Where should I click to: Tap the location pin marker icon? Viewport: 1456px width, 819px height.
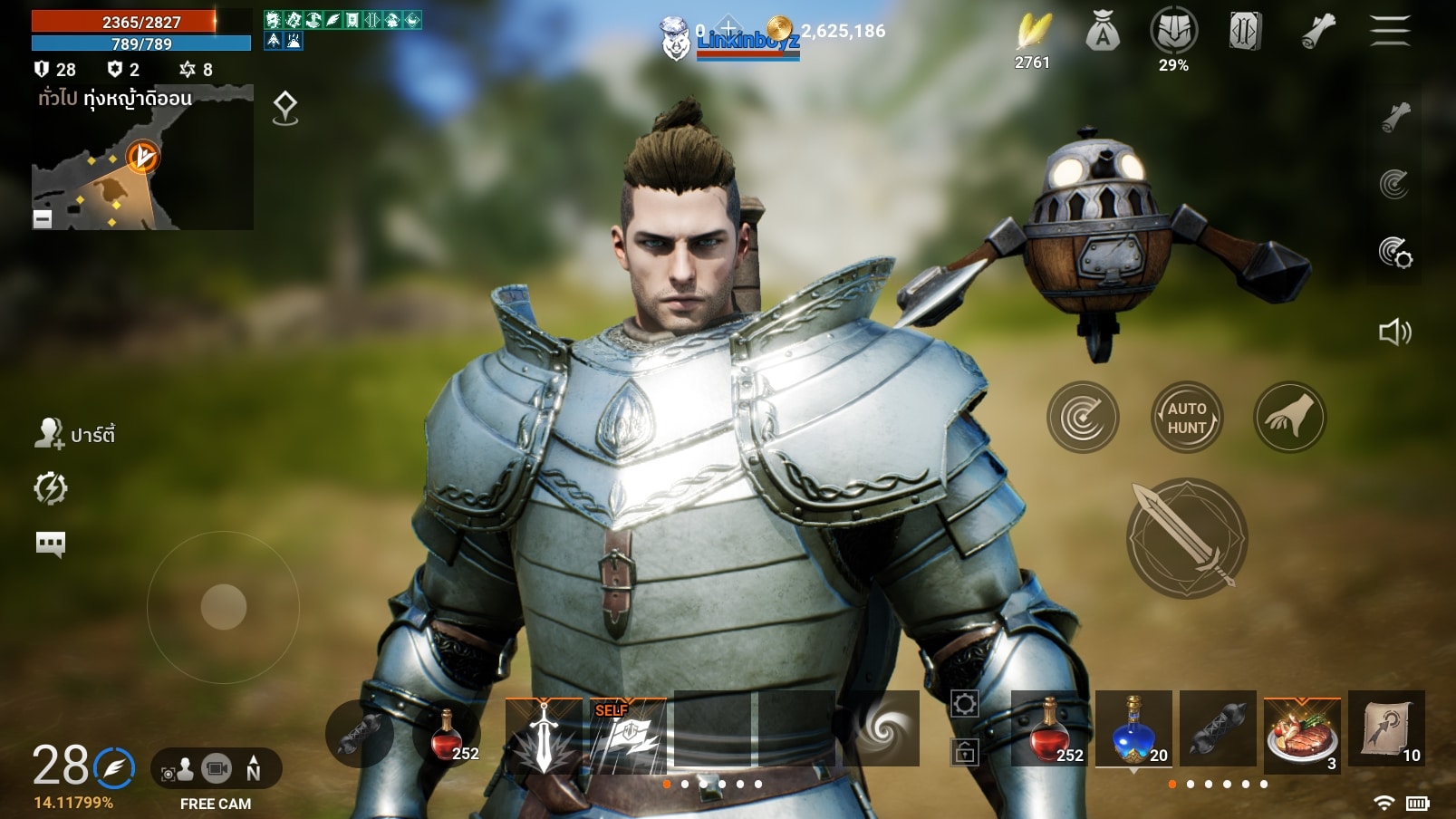coord(285,108)
